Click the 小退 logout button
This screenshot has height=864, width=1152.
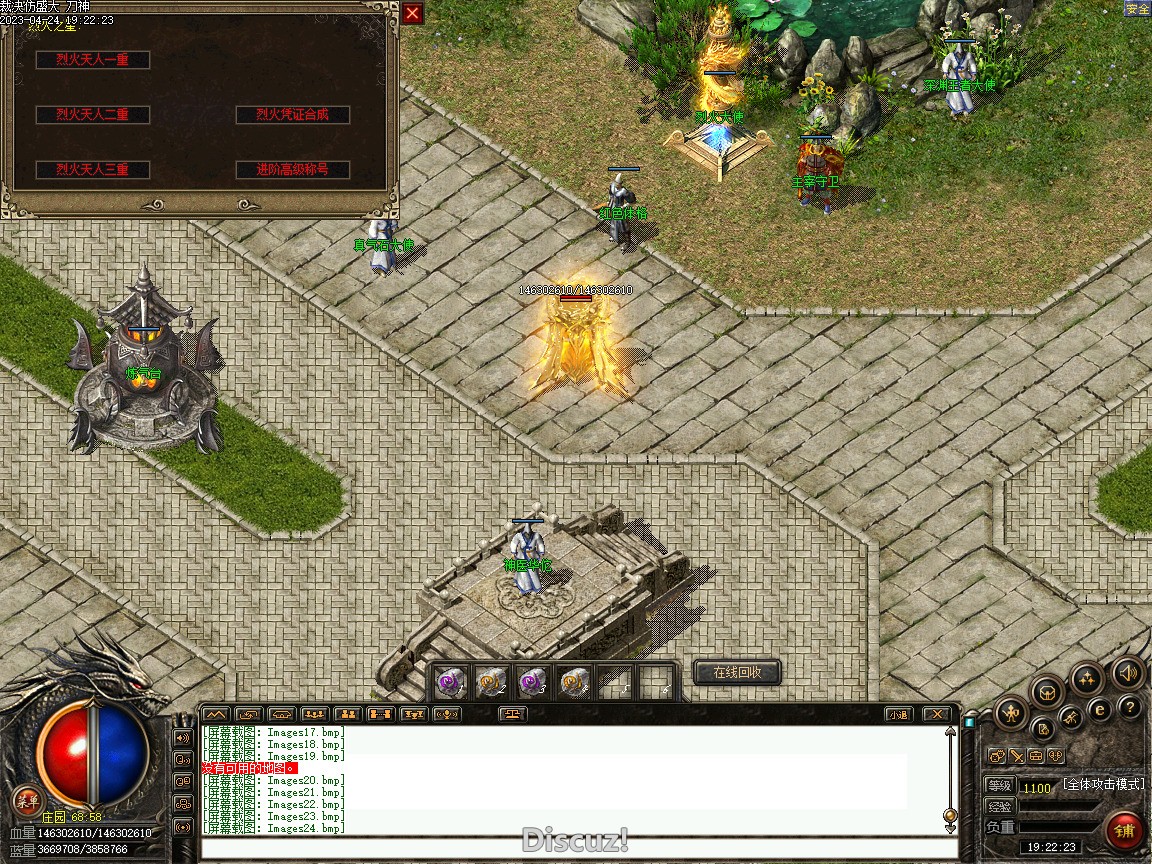[x=898, y=714]
